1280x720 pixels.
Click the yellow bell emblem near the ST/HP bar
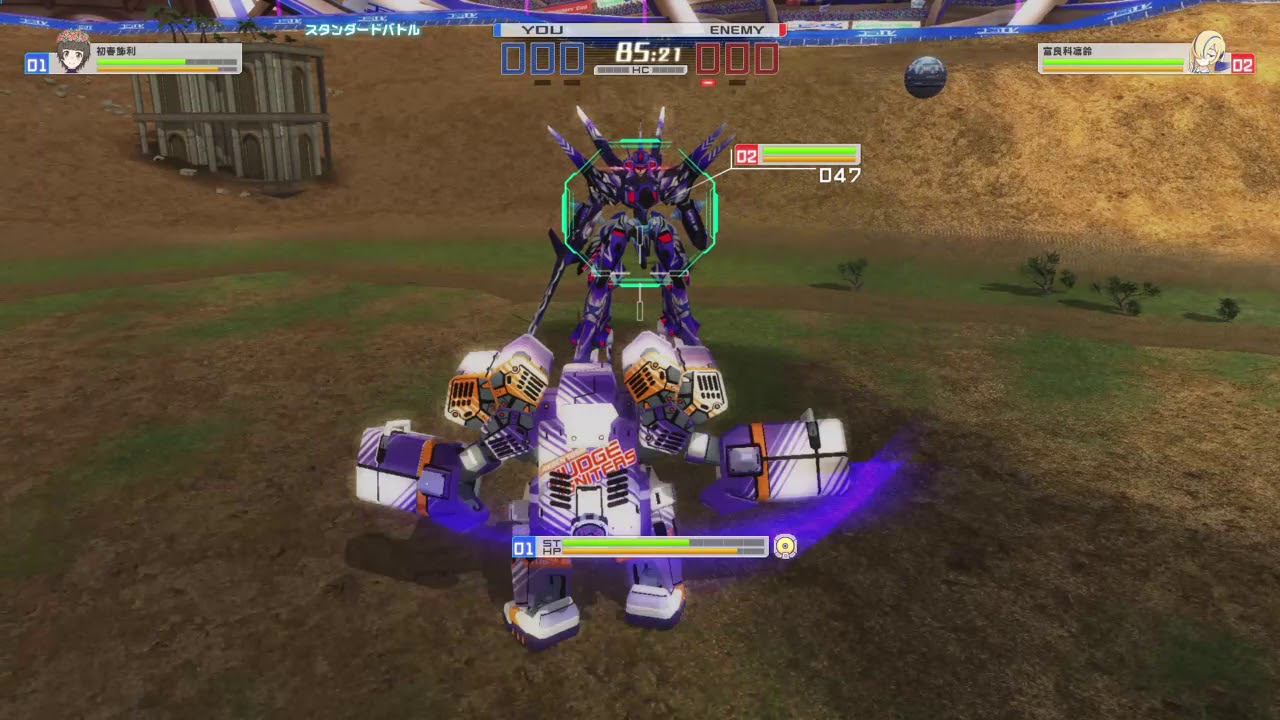[x=786, y=547]
